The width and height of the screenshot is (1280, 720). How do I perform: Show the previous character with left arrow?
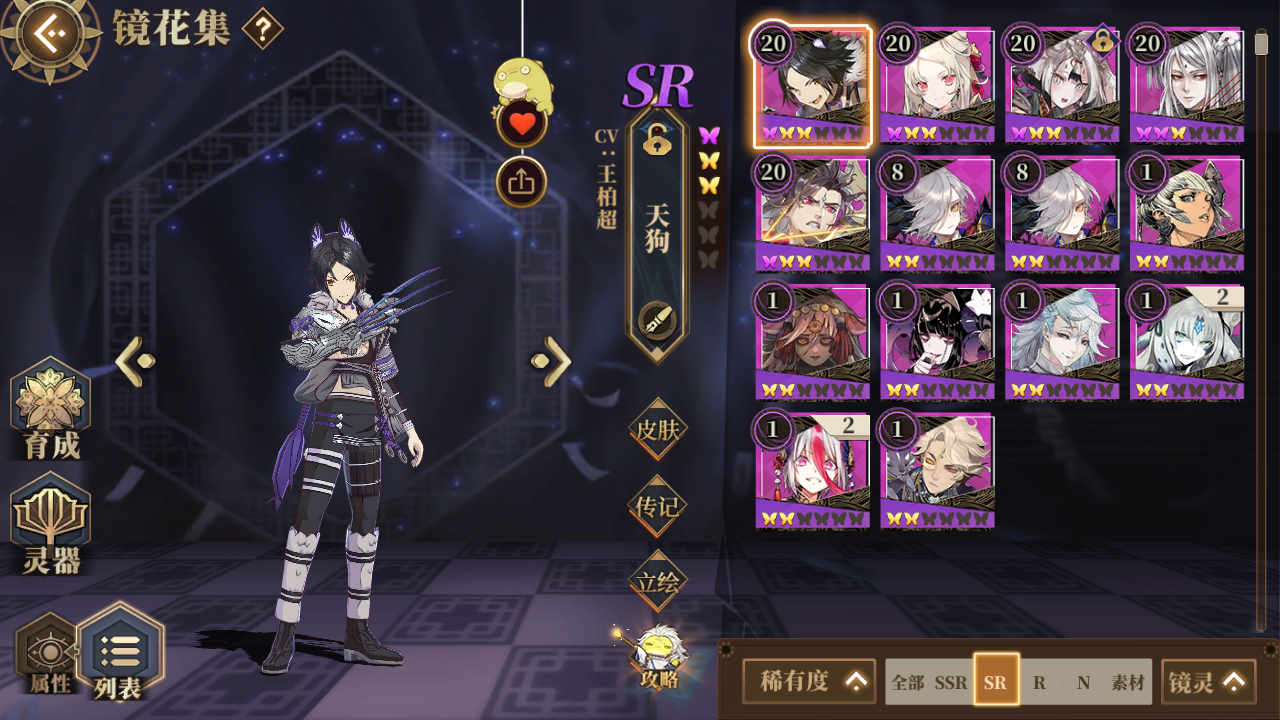pos(135,361)
